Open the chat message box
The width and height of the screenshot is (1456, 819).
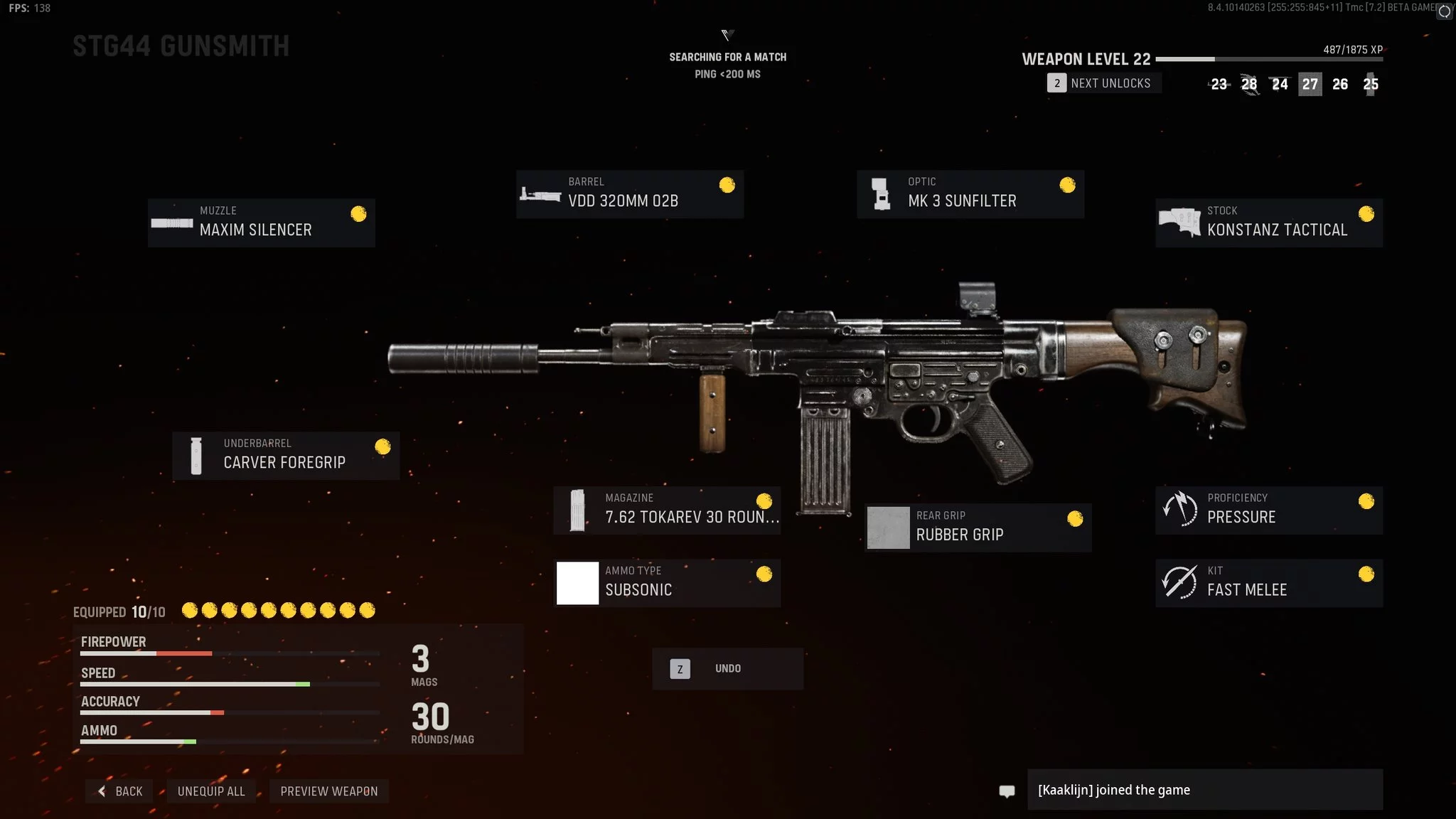1204,790
